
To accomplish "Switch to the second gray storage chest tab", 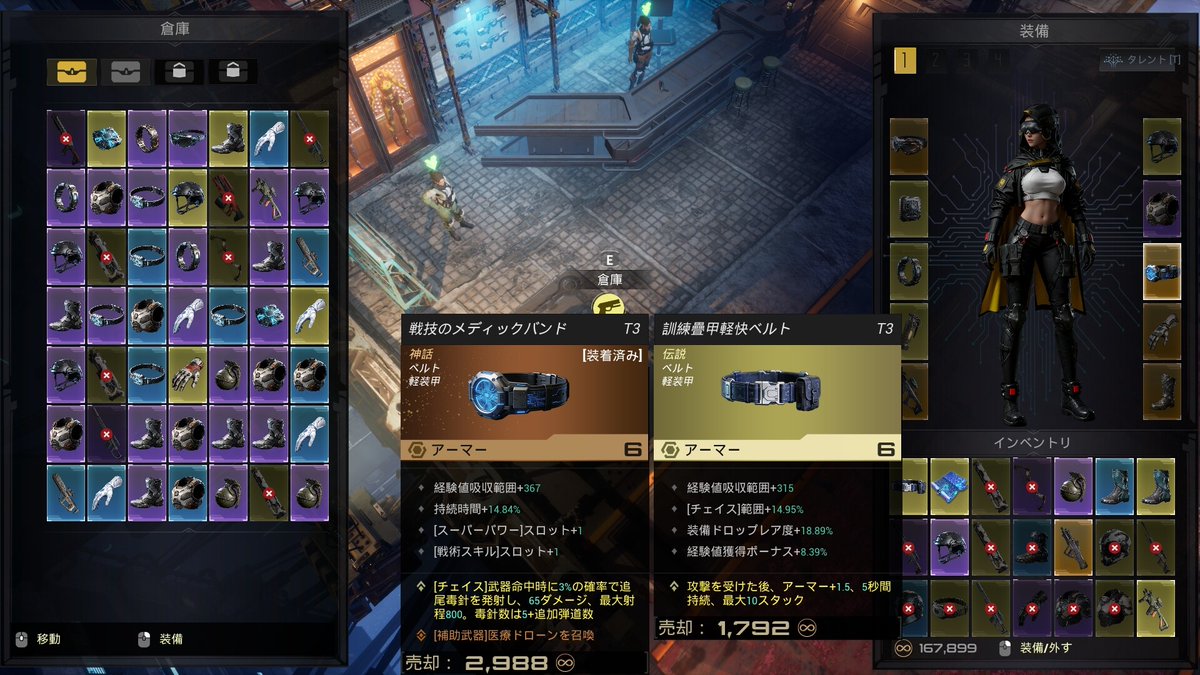I will point(125,72).
